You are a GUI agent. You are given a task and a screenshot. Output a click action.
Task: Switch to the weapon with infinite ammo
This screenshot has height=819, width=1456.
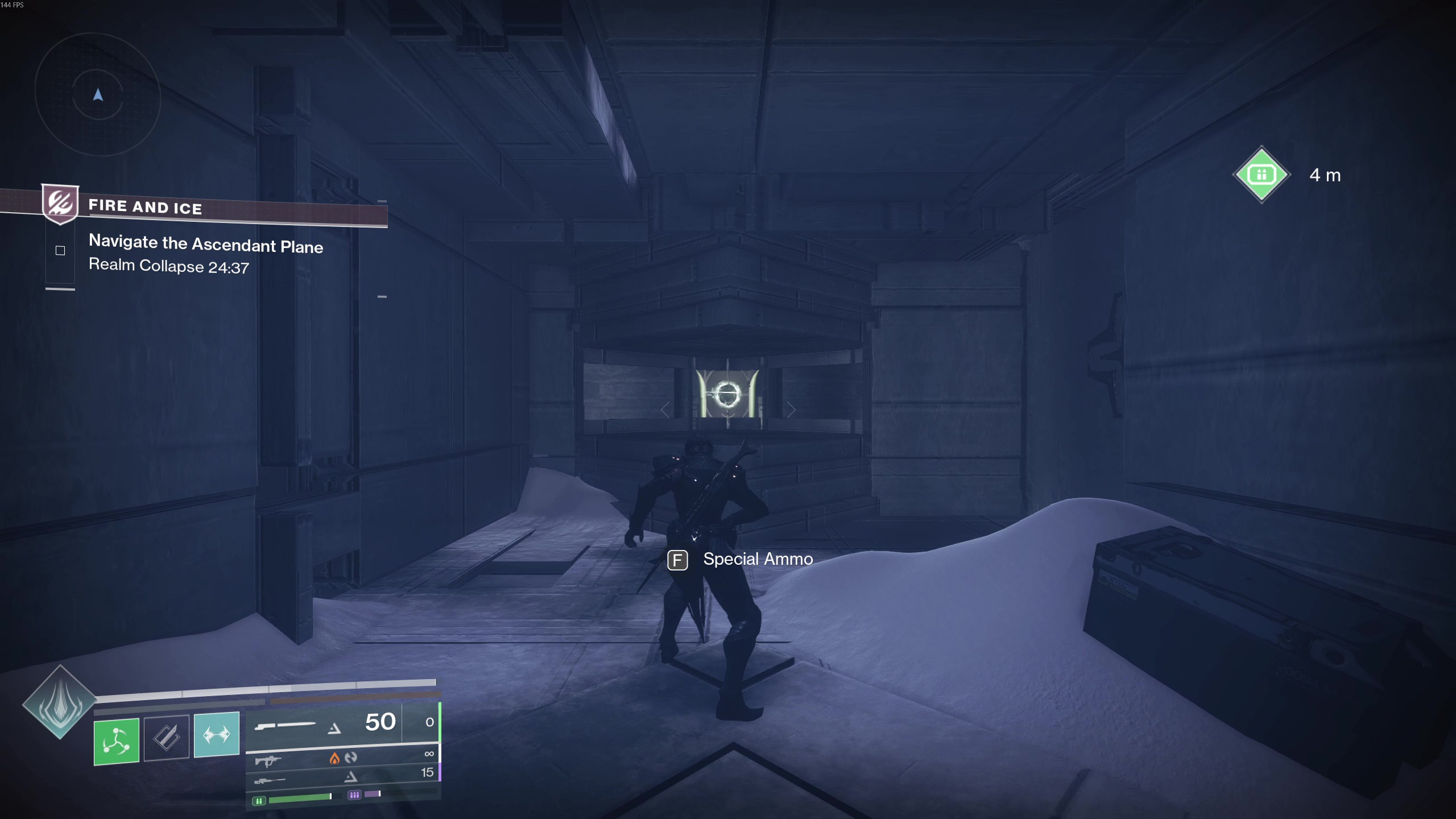342,758
